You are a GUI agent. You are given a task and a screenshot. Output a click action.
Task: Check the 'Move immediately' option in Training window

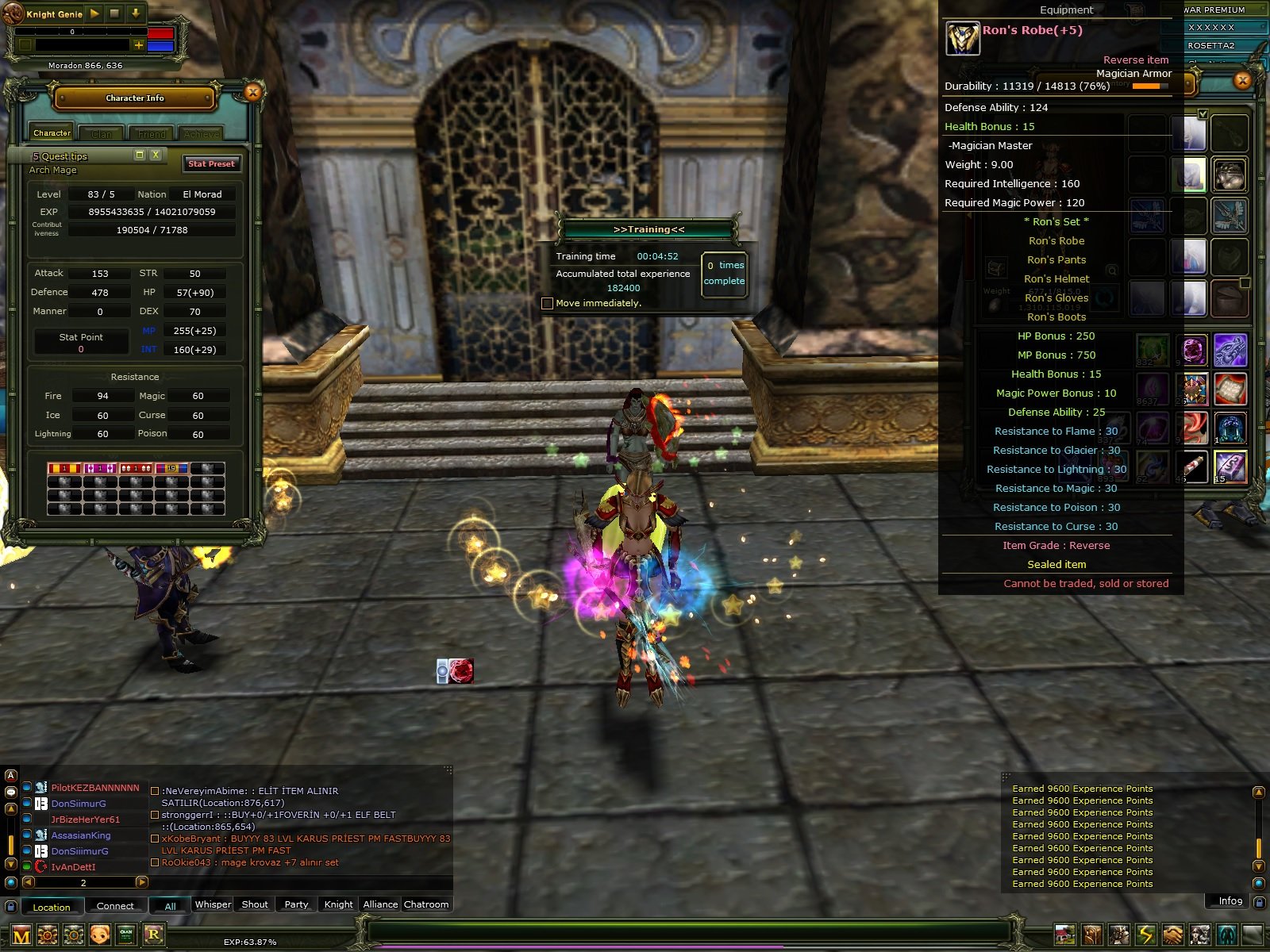(548, 302)
